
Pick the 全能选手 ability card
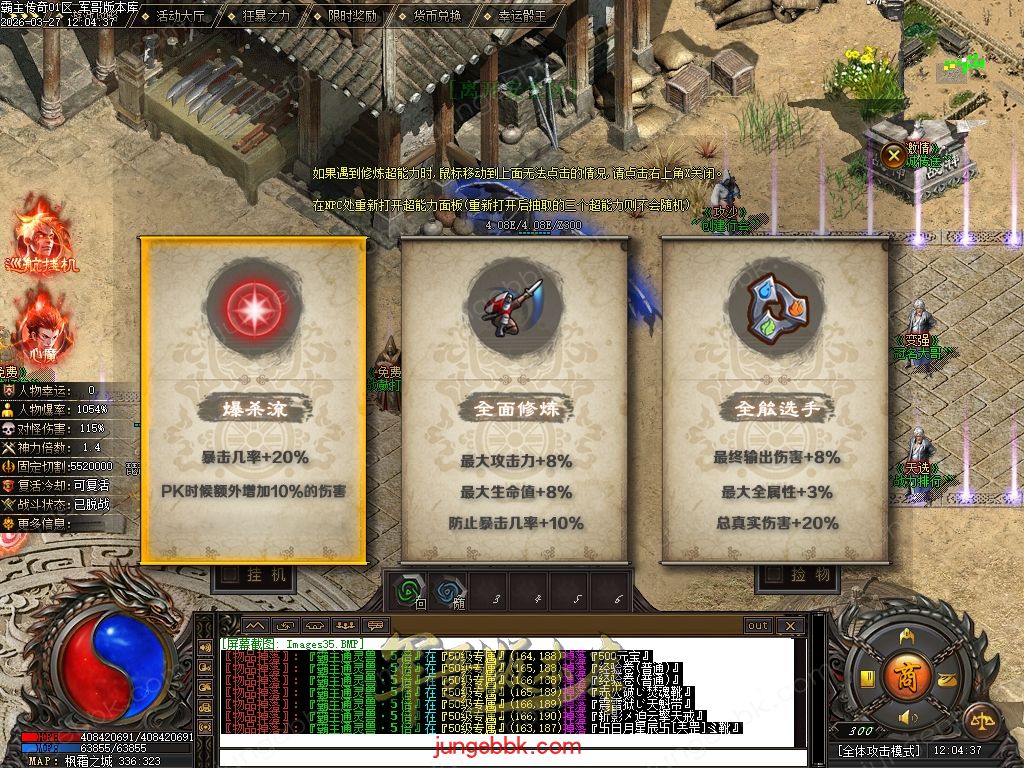pos(776,400)
